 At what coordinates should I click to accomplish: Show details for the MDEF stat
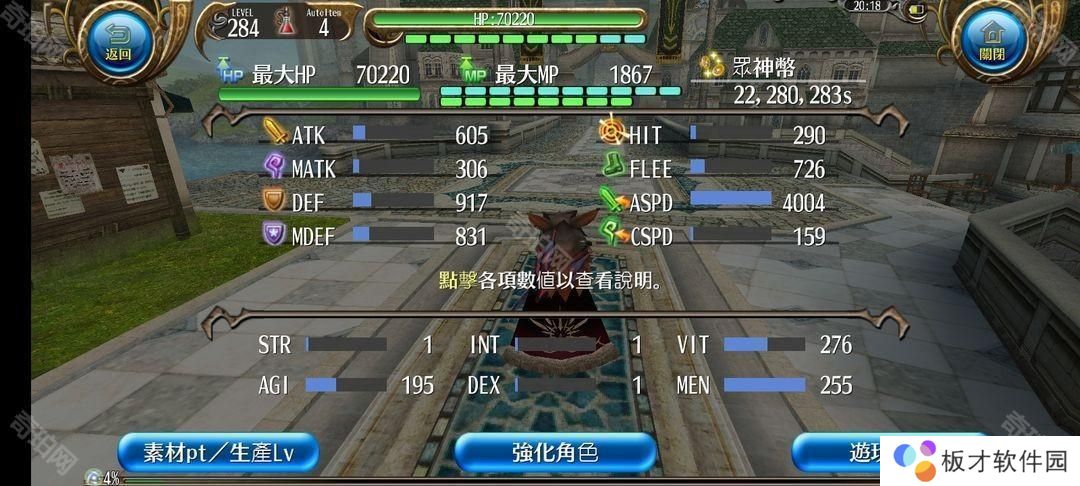click(375, 236)
